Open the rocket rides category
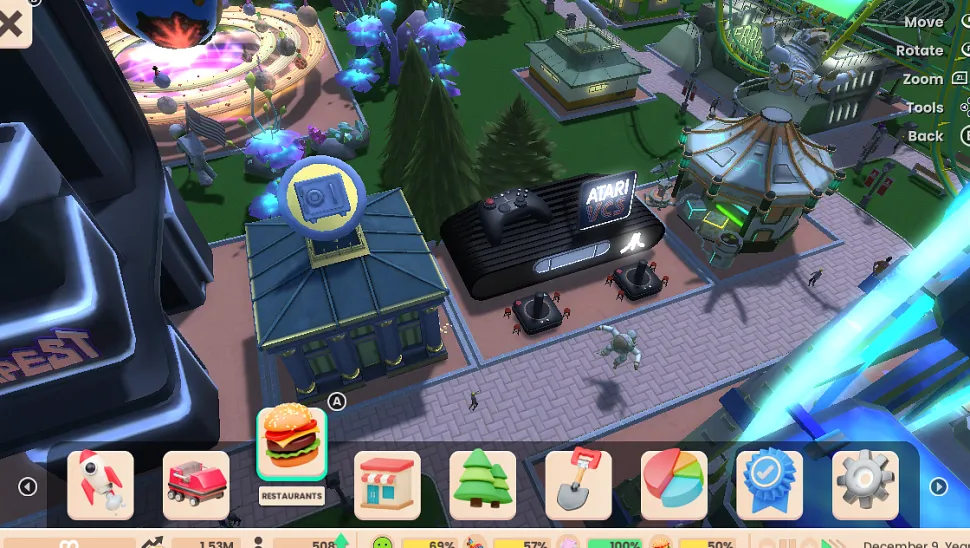The image size is (970, 548). click(x=100, y=485)
